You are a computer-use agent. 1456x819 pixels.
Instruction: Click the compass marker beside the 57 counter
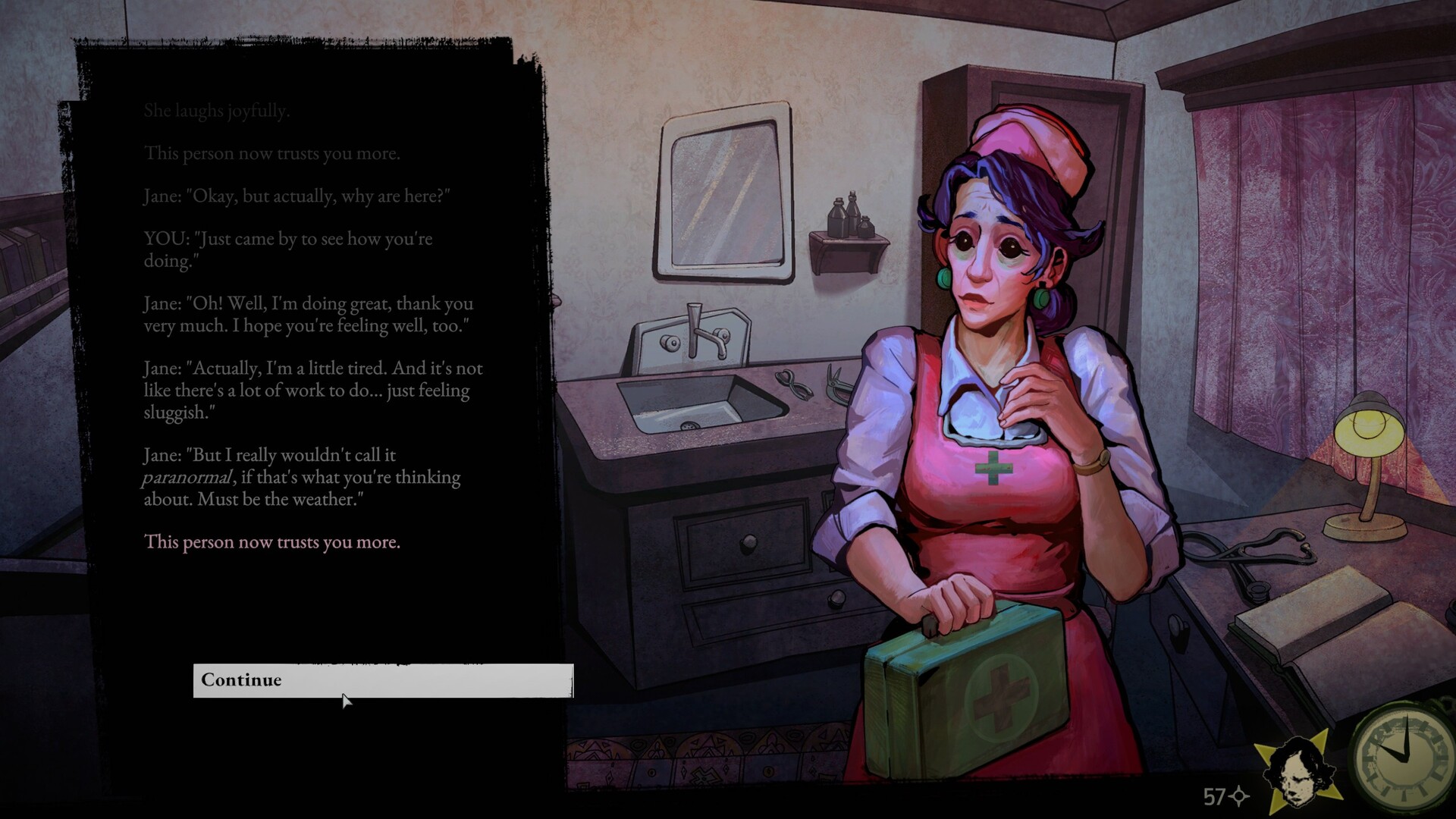(x=1239, y=797)
